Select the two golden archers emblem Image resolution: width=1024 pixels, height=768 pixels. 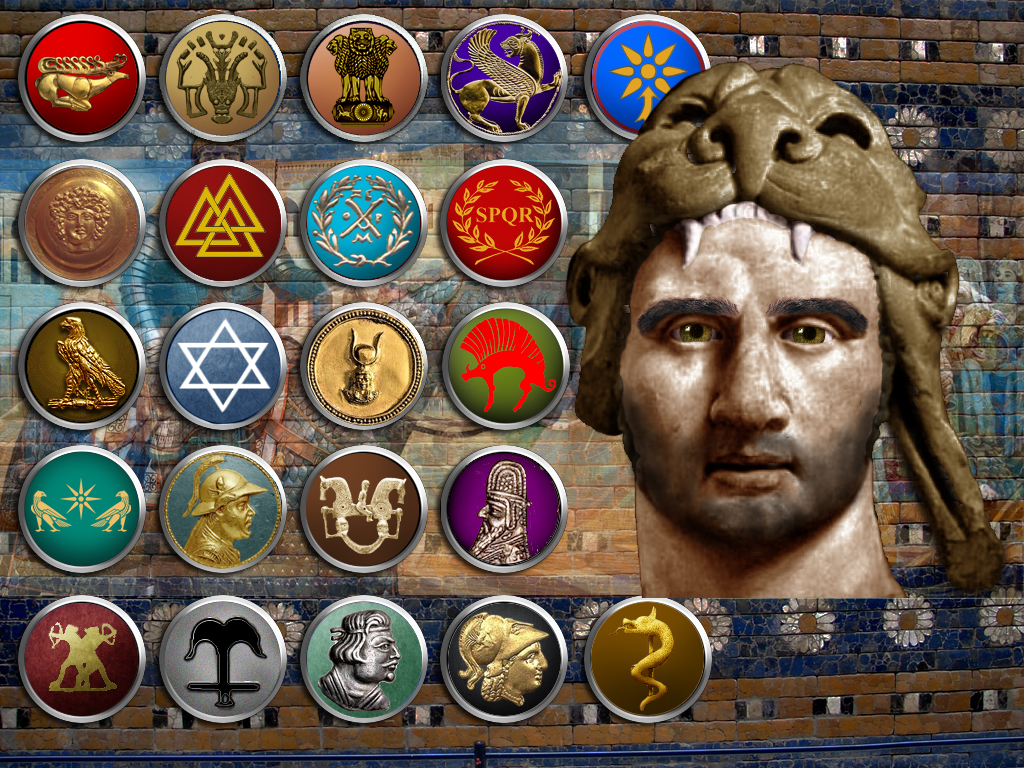pyautogui.click(x=82, y=659)
